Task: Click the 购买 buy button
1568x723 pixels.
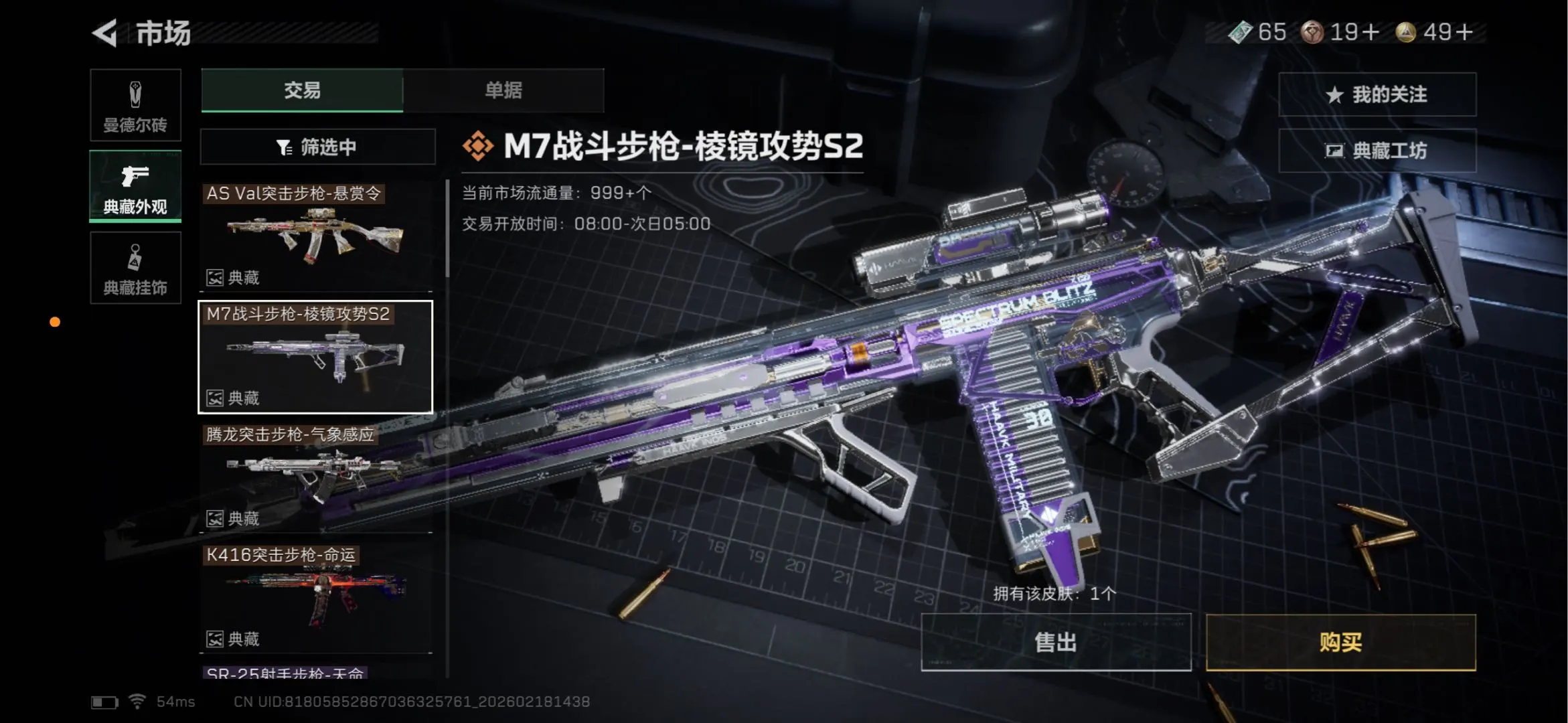Action: (1340, 642)
